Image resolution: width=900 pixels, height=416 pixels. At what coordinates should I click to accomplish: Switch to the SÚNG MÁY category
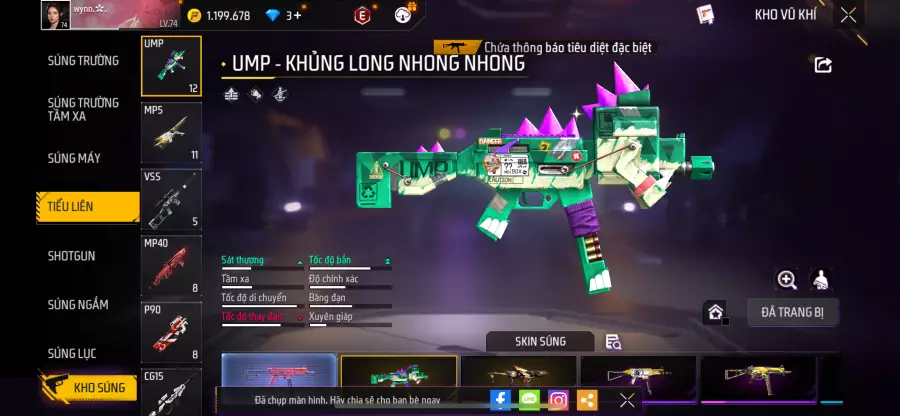(x=74, y=158)
